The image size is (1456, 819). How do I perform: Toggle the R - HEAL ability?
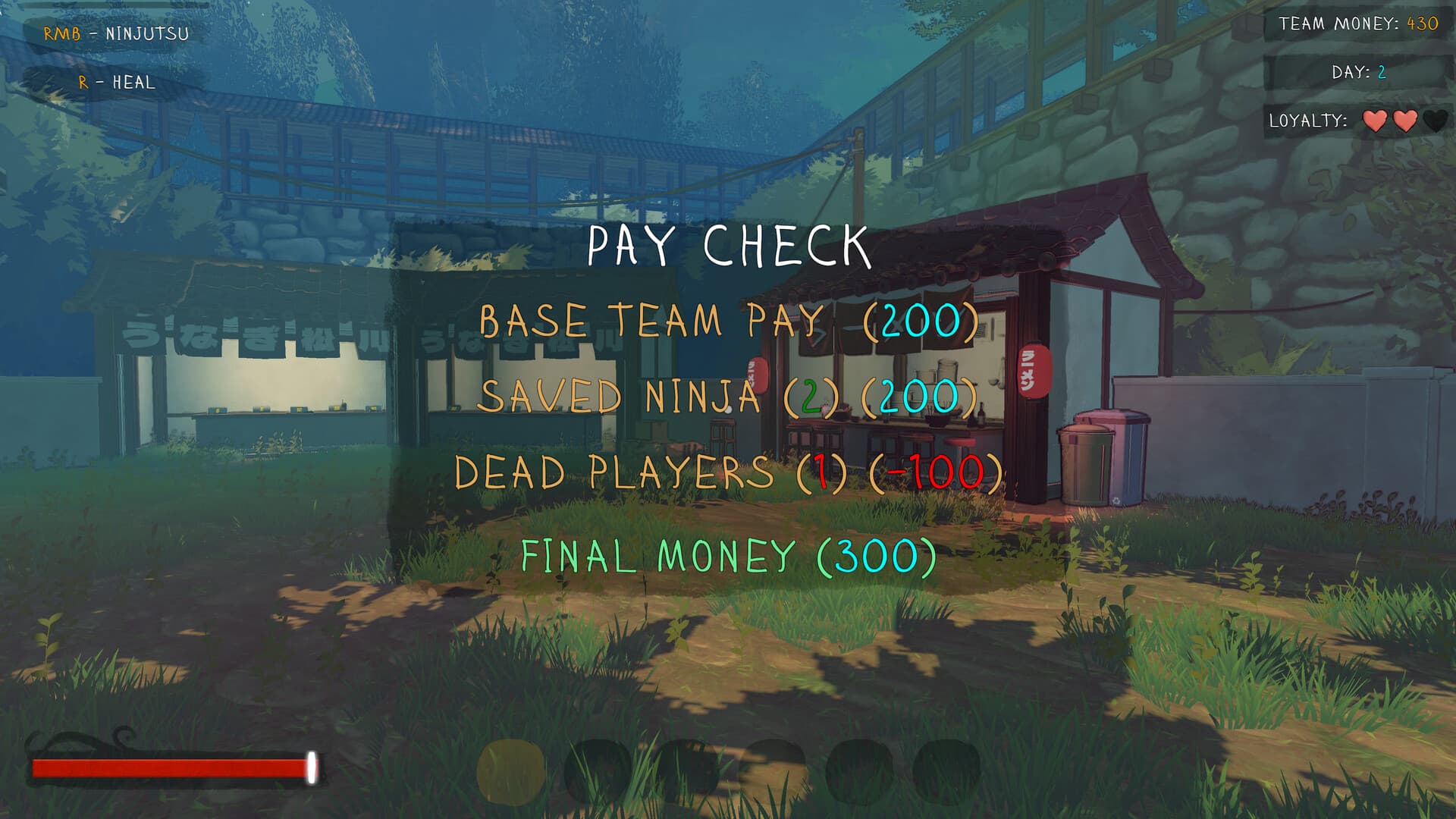coord(118,83)
